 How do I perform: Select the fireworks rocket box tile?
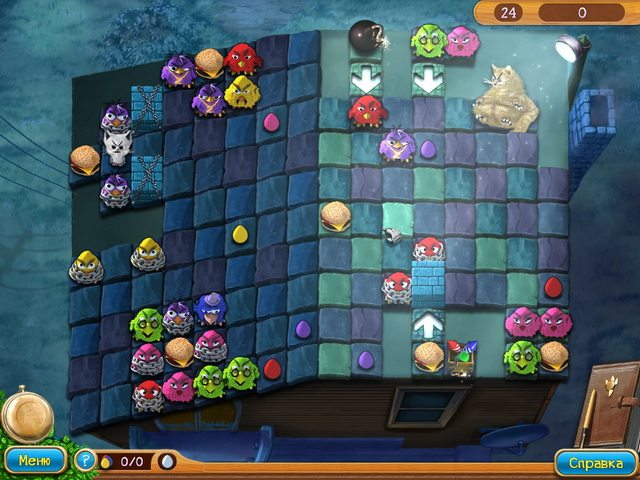460,356
